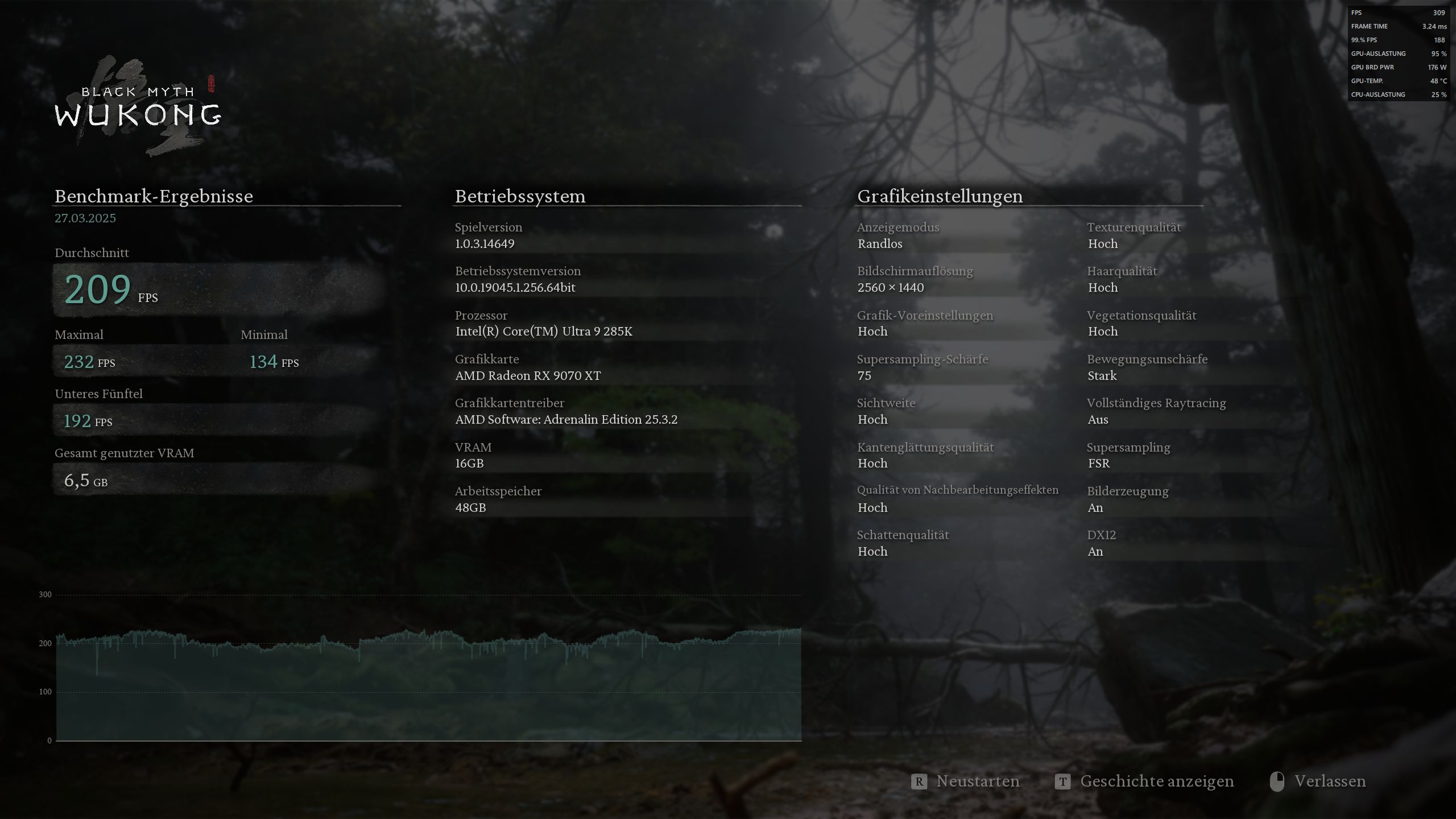1456x819 pixels.
Task: Click the Black Myth Wukong logo
Action: 136,102
